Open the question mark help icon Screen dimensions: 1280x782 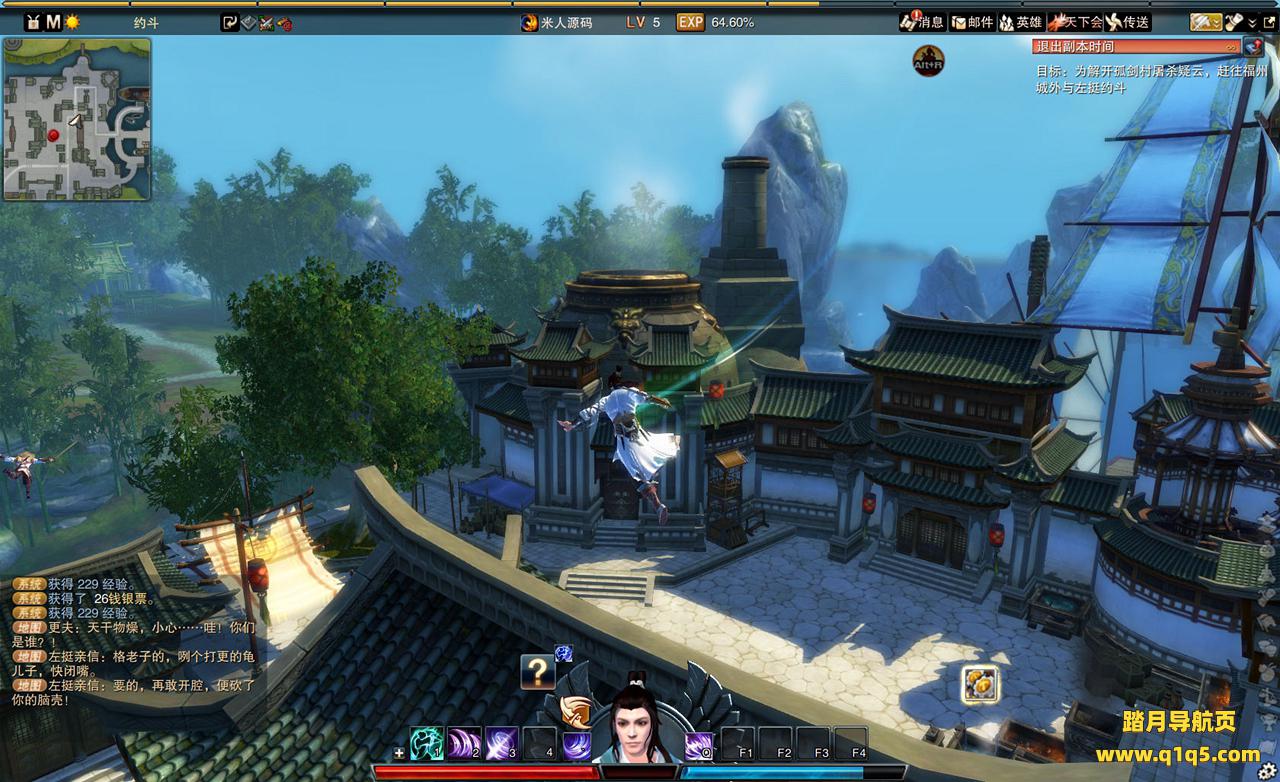point(537,672)
